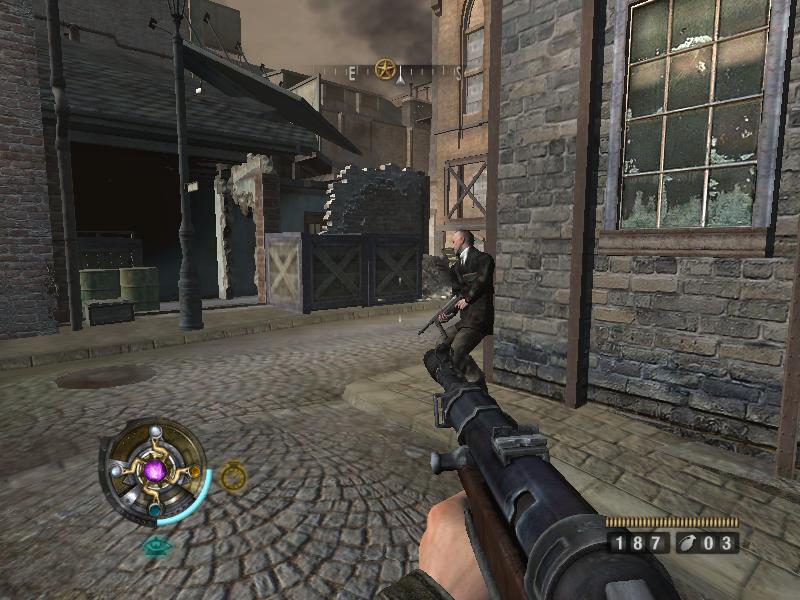Activate the Thule medallion with purple crystal
This screenshot has width=800, height=600.
pyautogui.click(x=154, y=469)
